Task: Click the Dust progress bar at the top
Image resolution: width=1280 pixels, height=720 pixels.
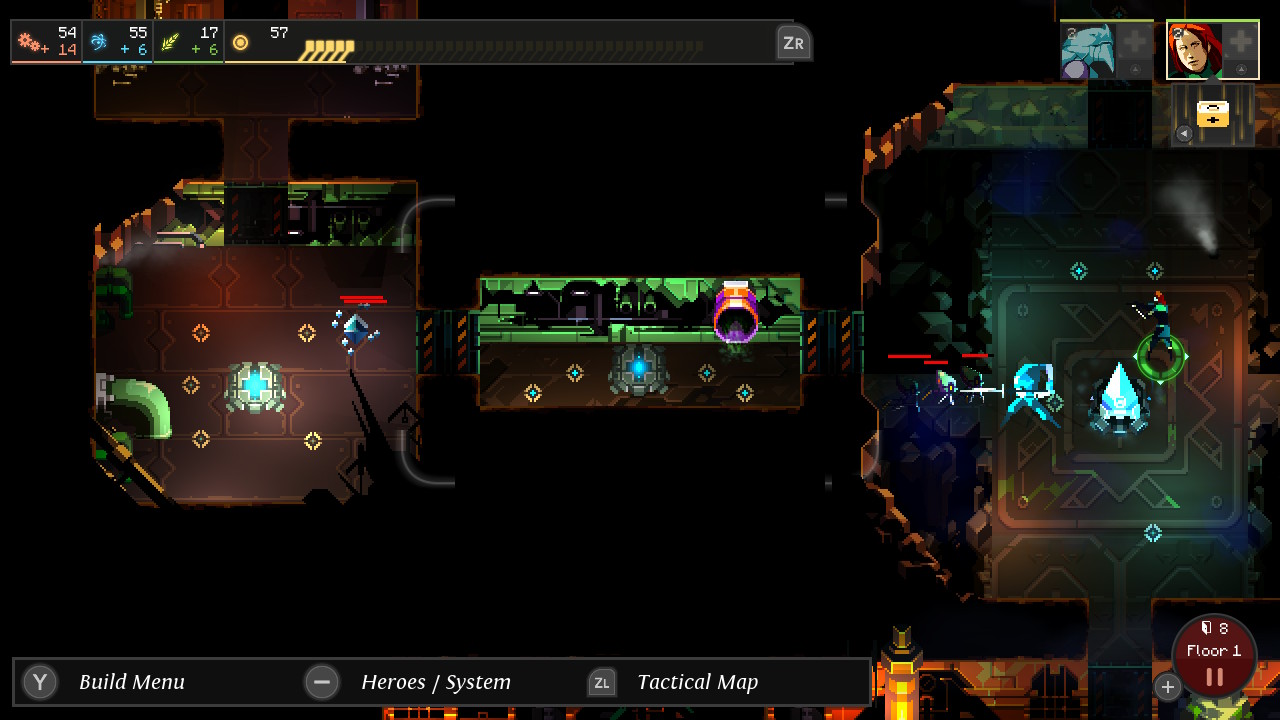Action: (x=500, y=43)
